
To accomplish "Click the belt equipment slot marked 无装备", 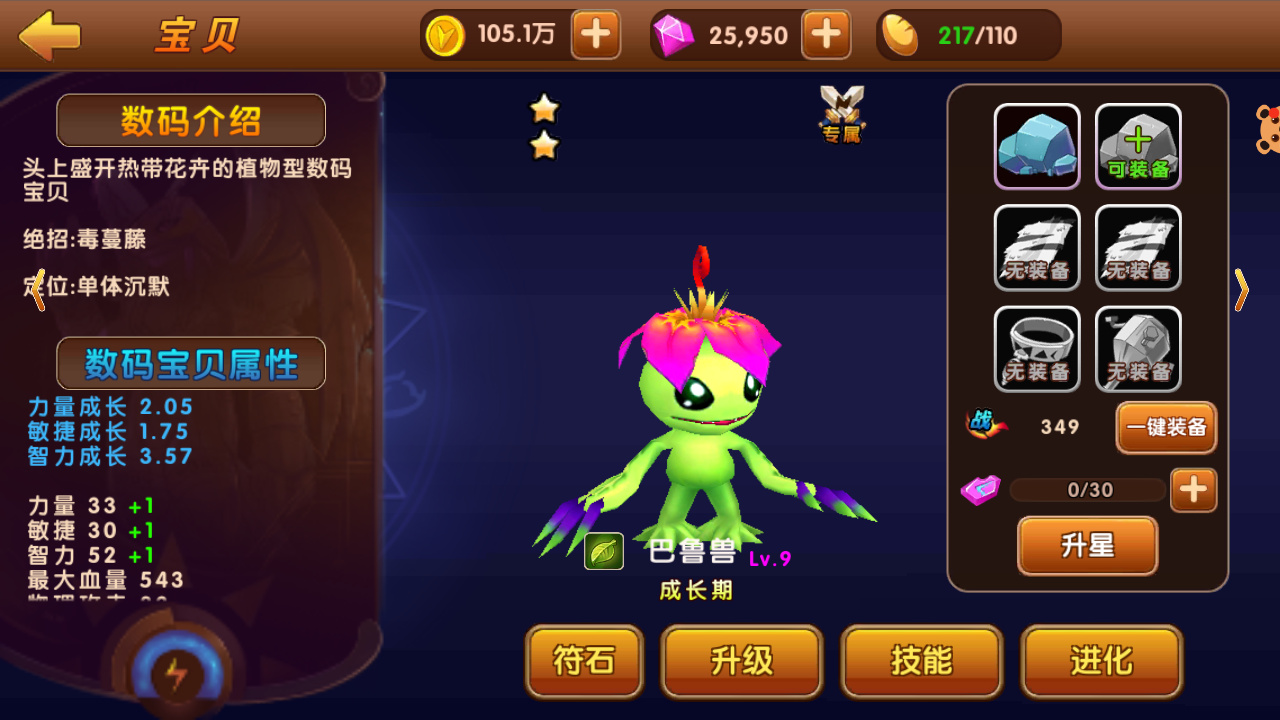I will [1037, 348].
